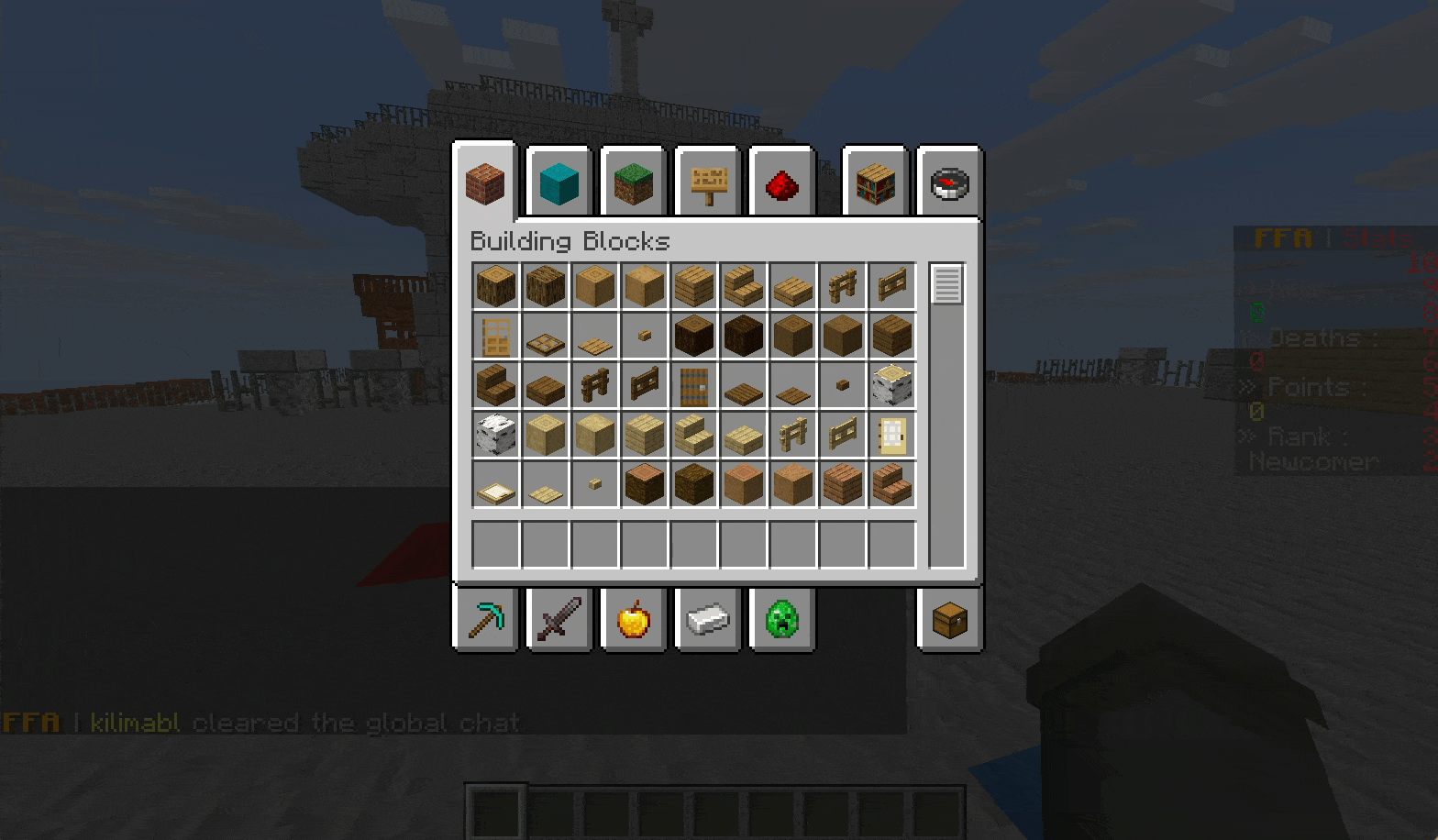Switch to the diamond pickaxe Tools tab

(x=486, y=619)
